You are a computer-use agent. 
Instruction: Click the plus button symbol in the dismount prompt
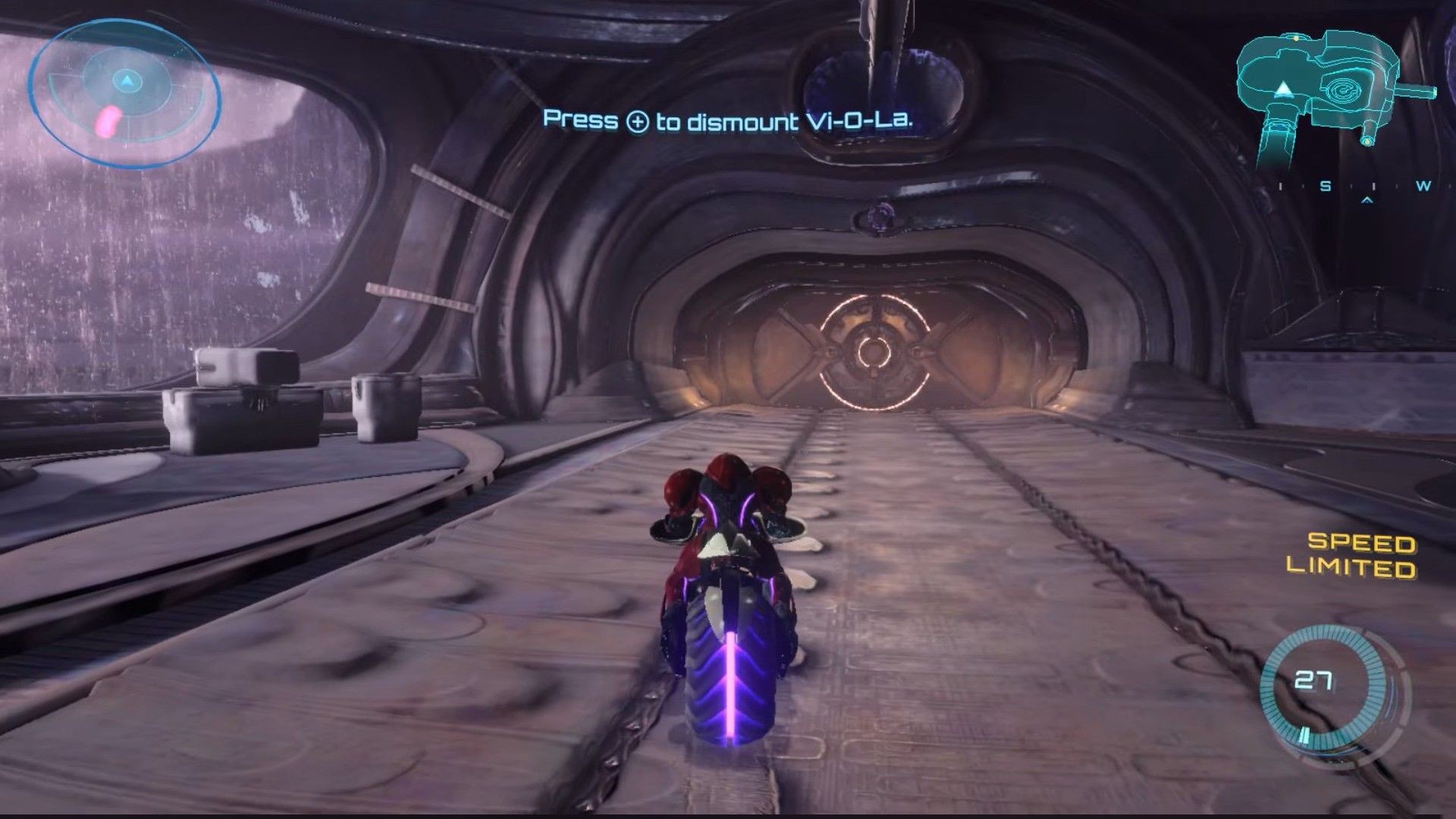(638, 121)
